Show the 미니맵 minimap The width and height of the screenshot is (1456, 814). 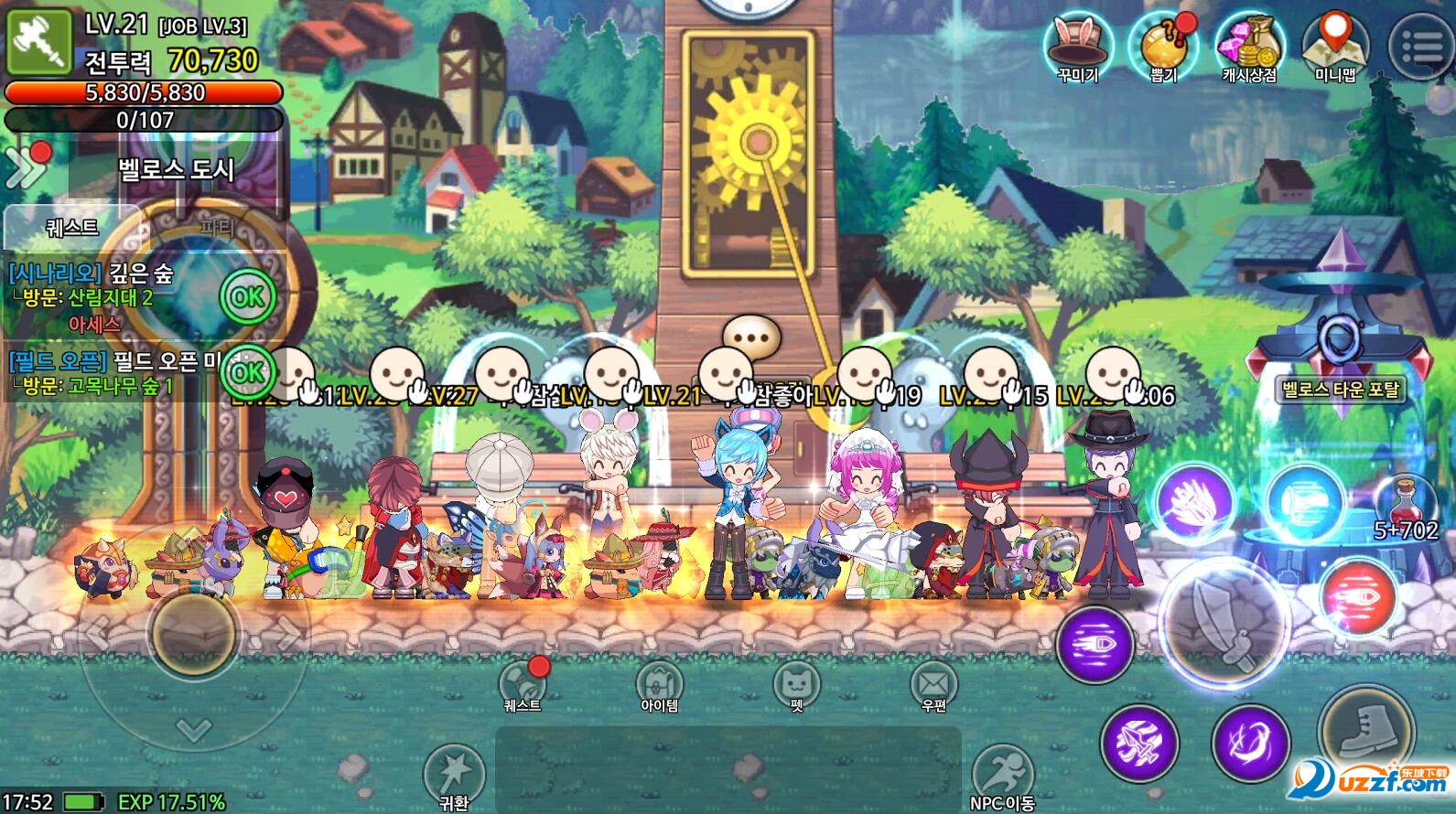coord(1335,44)
